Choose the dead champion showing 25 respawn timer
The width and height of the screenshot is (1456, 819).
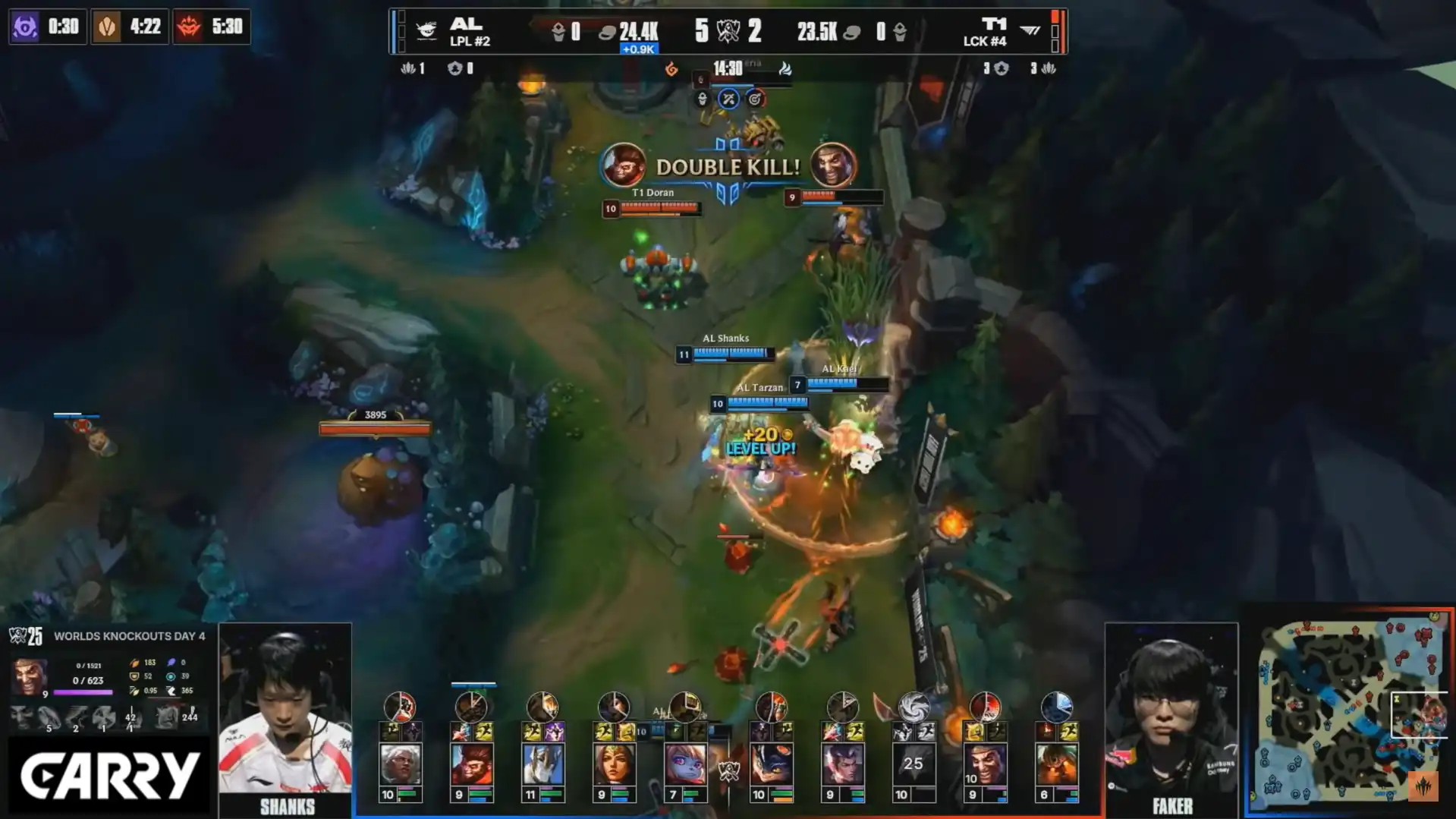(913, 764)
